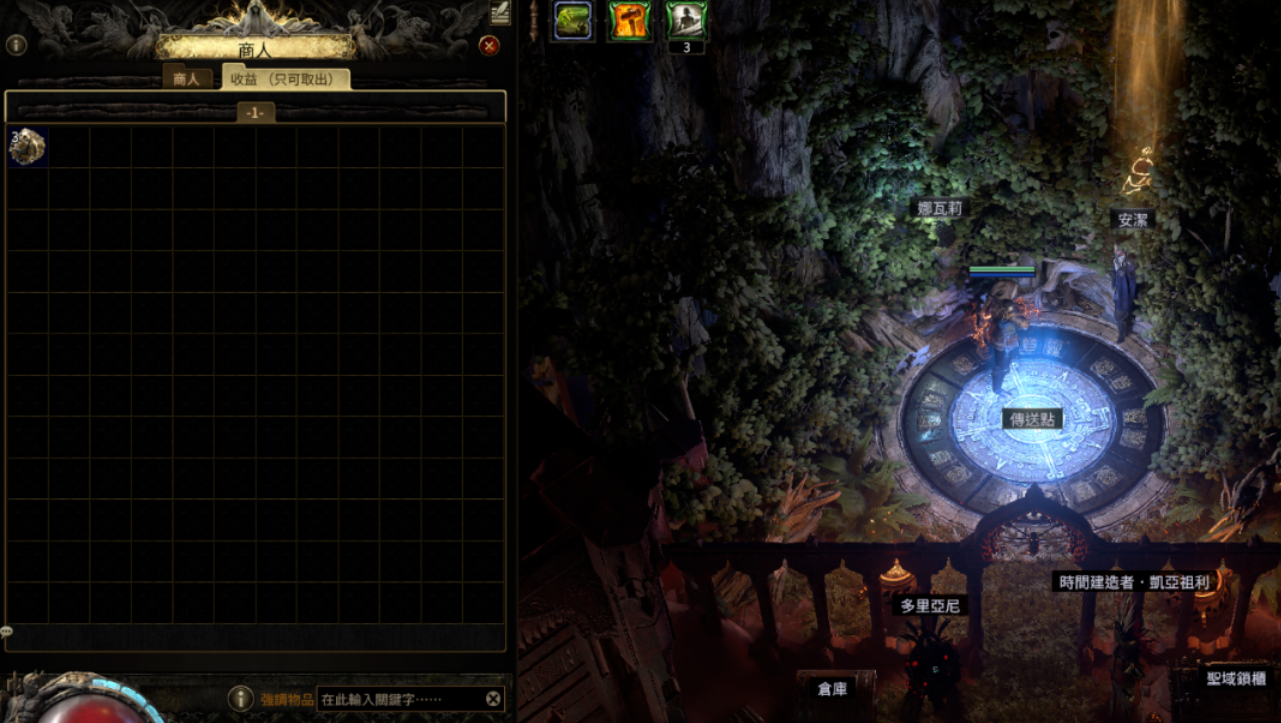This screenshot has height=723, width=1281.
Task: Open the merchant panel info icon beside the title
Action: 16,45
